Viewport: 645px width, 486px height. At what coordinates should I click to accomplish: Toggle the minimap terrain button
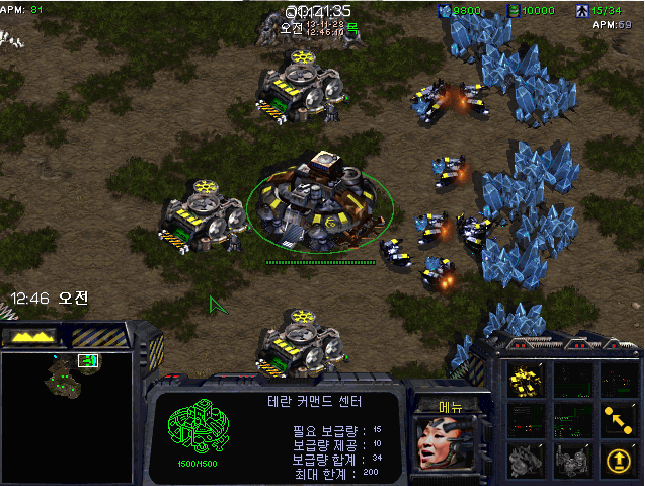coord(31,337)
